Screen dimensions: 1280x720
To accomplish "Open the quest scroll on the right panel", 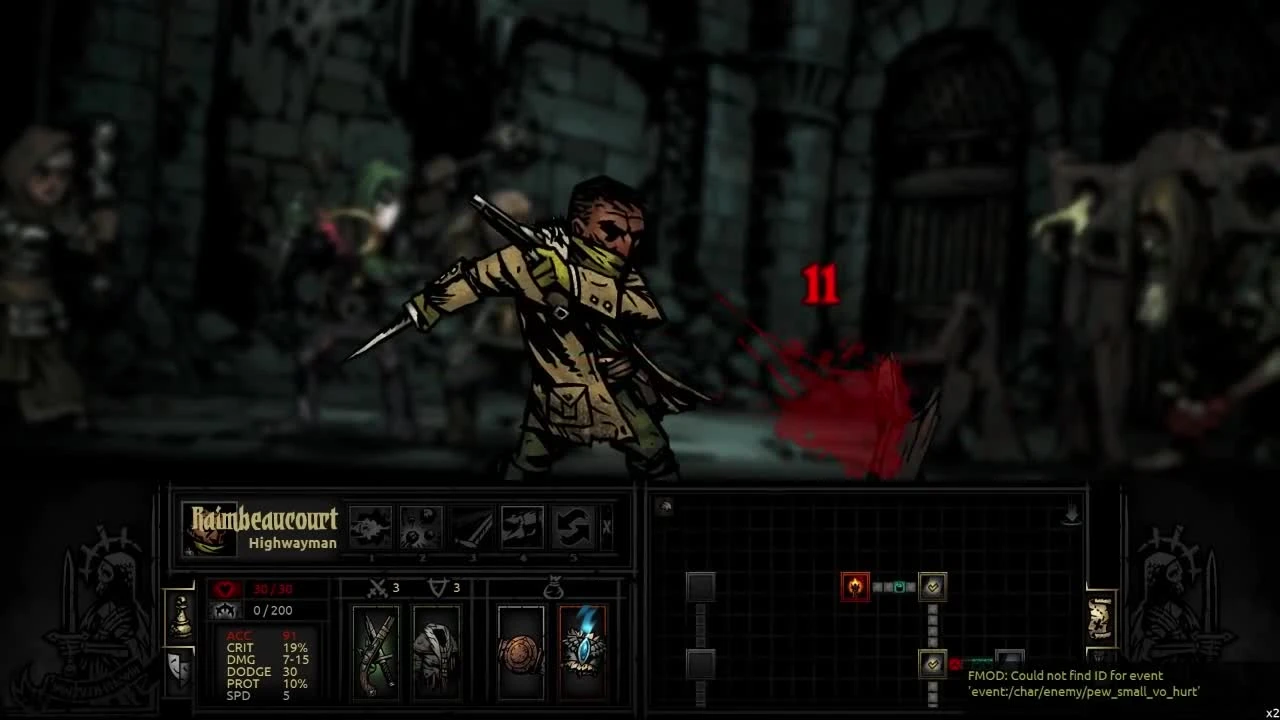I will pyautogui.click(x=1102, y=619).
